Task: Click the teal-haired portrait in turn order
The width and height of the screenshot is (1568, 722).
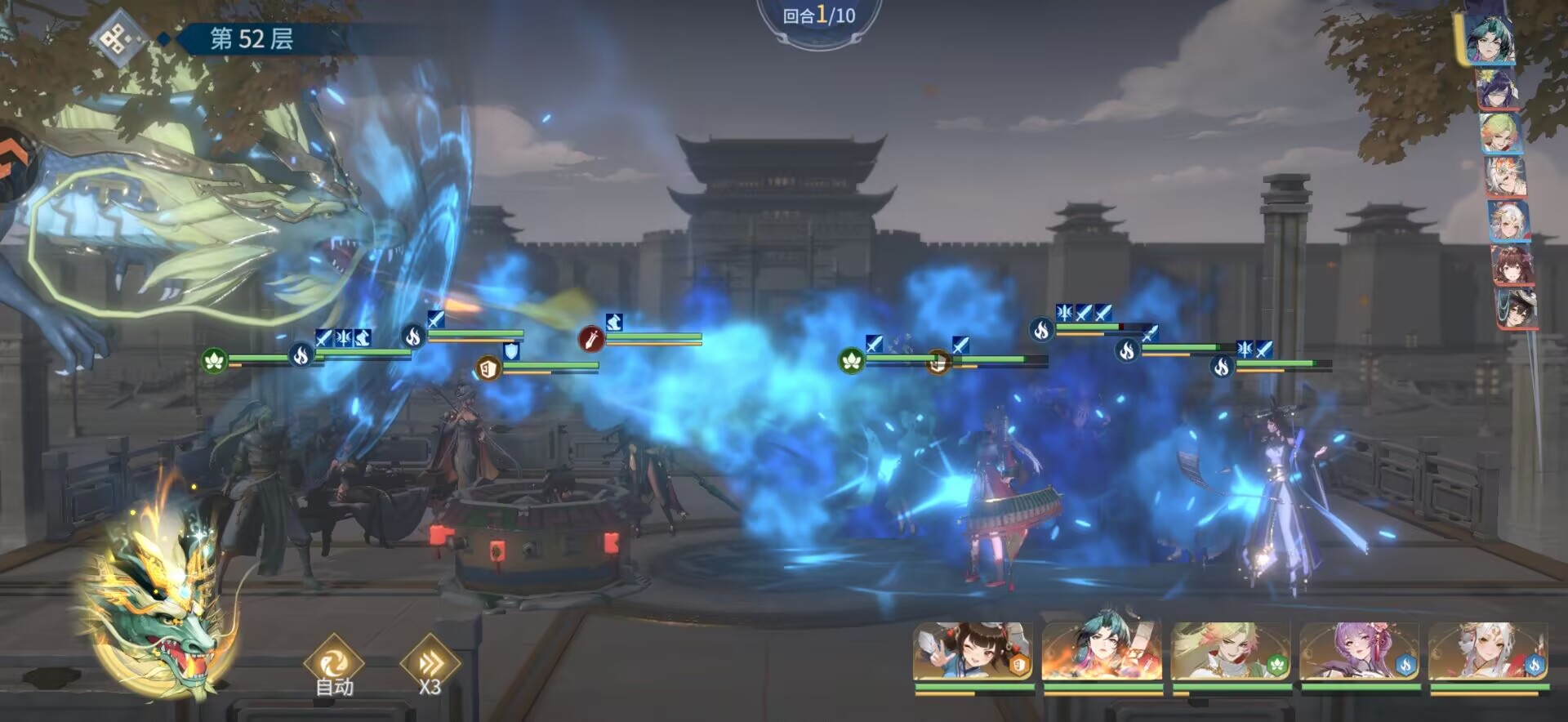Action: (x=1490, y=38)
